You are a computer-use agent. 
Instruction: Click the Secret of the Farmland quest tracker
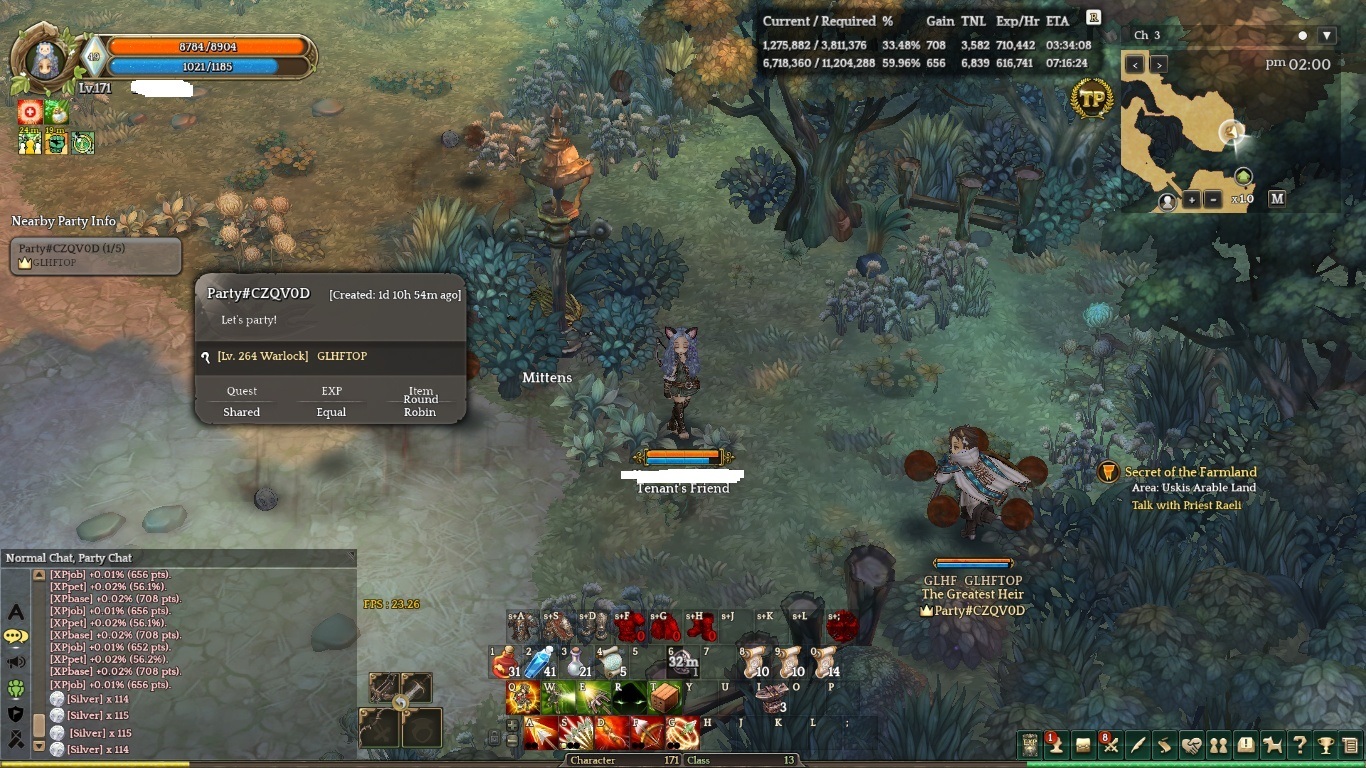click(x=1190, y=472)
